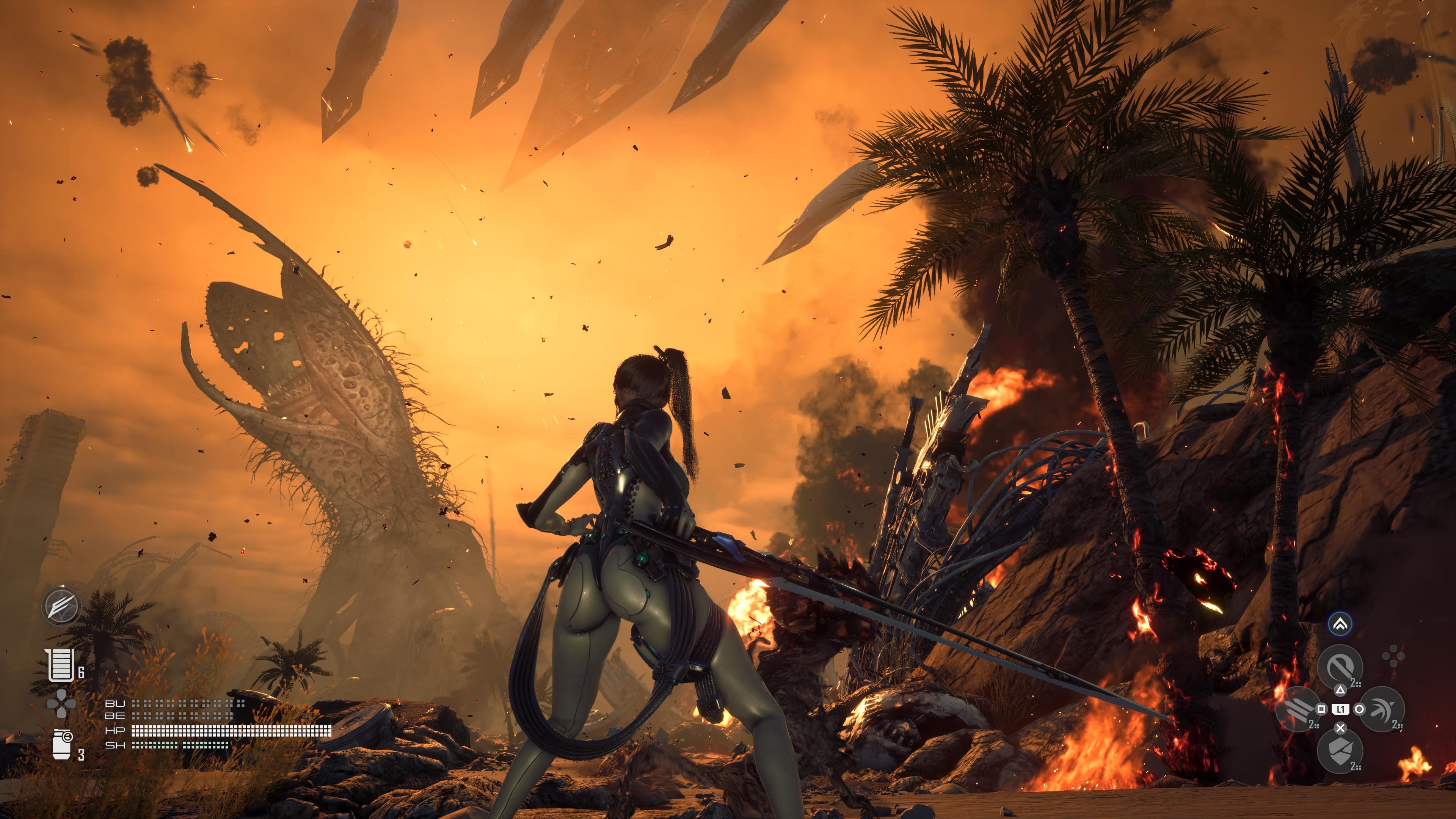
Task: Activate the double-chevron blue-ringed skill
Action: (x=1341, y=624)
